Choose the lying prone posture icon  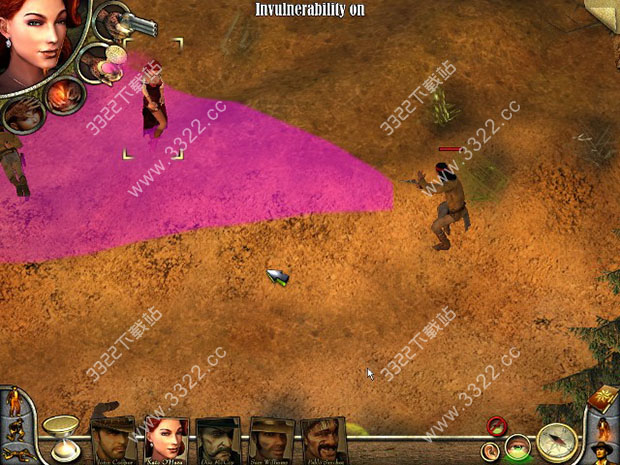pos(17,452)
